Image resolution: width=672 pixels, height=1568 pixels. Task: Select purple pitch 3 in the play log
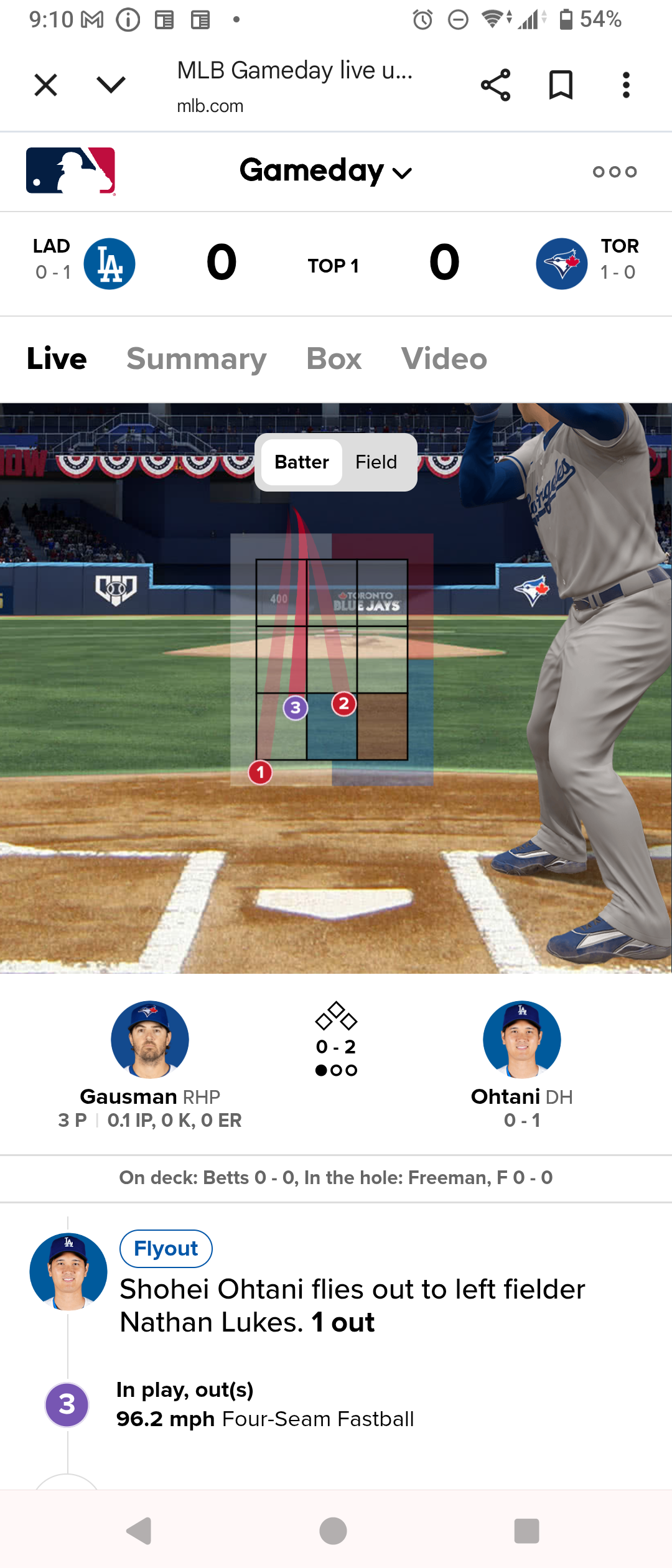pyautogui.click(x=67, y=1405)
